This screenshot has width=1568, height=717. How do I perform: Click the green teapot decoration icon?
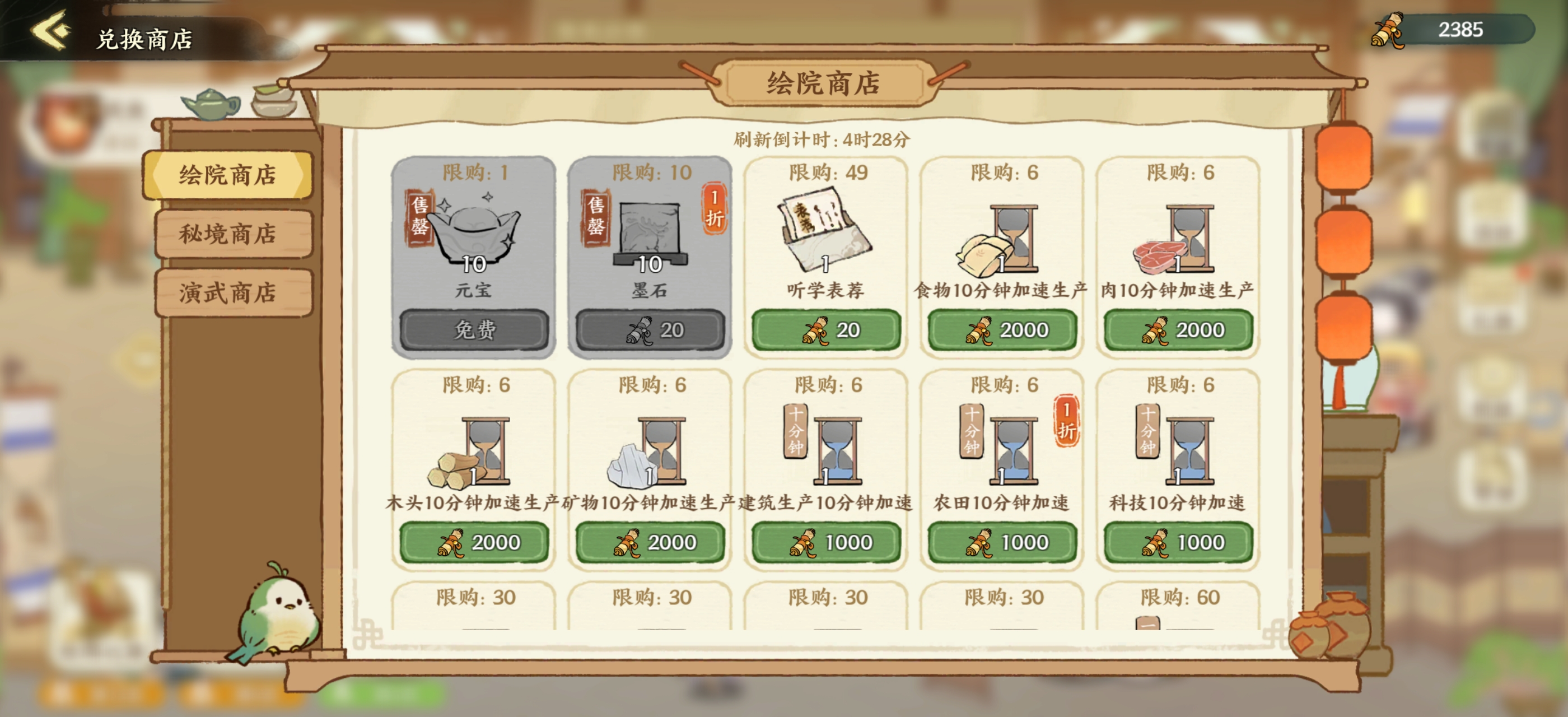click(x=210, y=105)
